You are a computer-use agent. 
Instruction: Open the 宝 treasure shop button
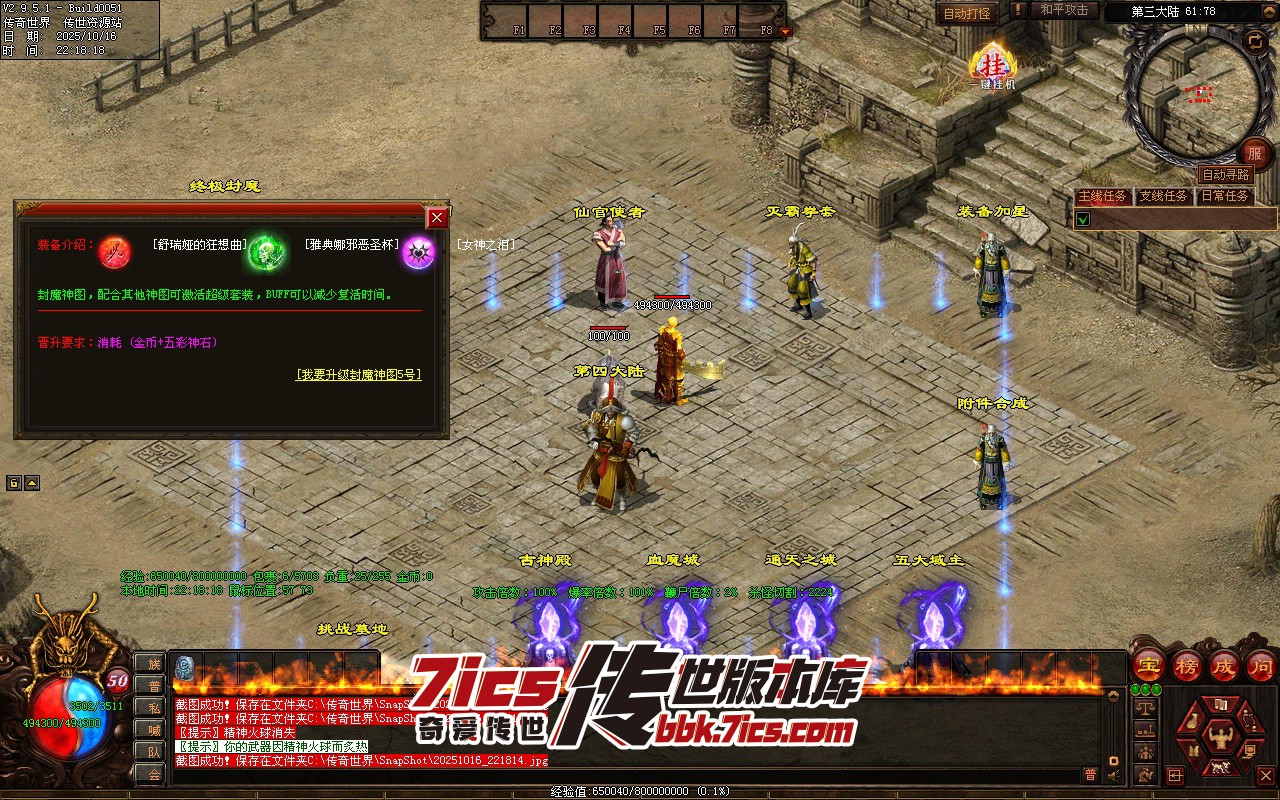point(1148,665)
